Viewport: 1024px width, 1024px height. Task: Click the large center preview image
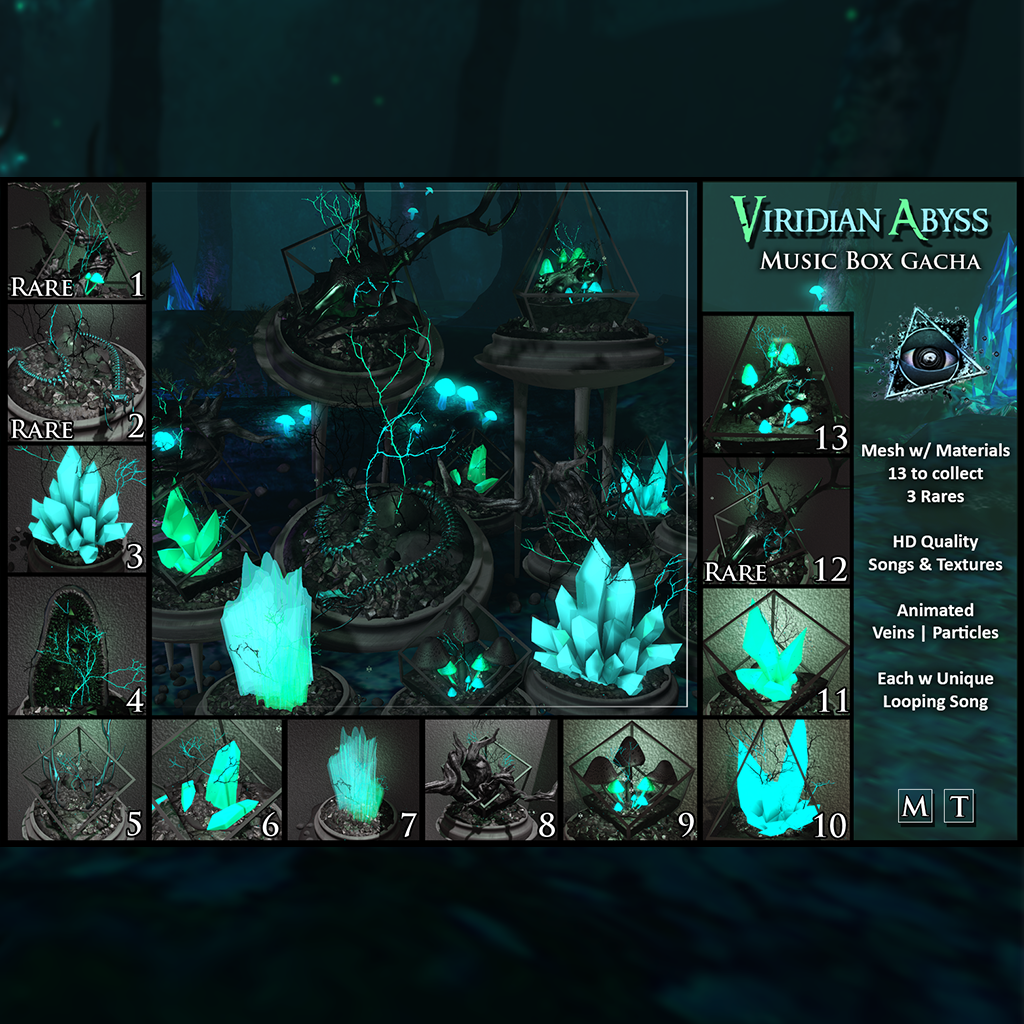pyautogui.click(x=424, y=448)
